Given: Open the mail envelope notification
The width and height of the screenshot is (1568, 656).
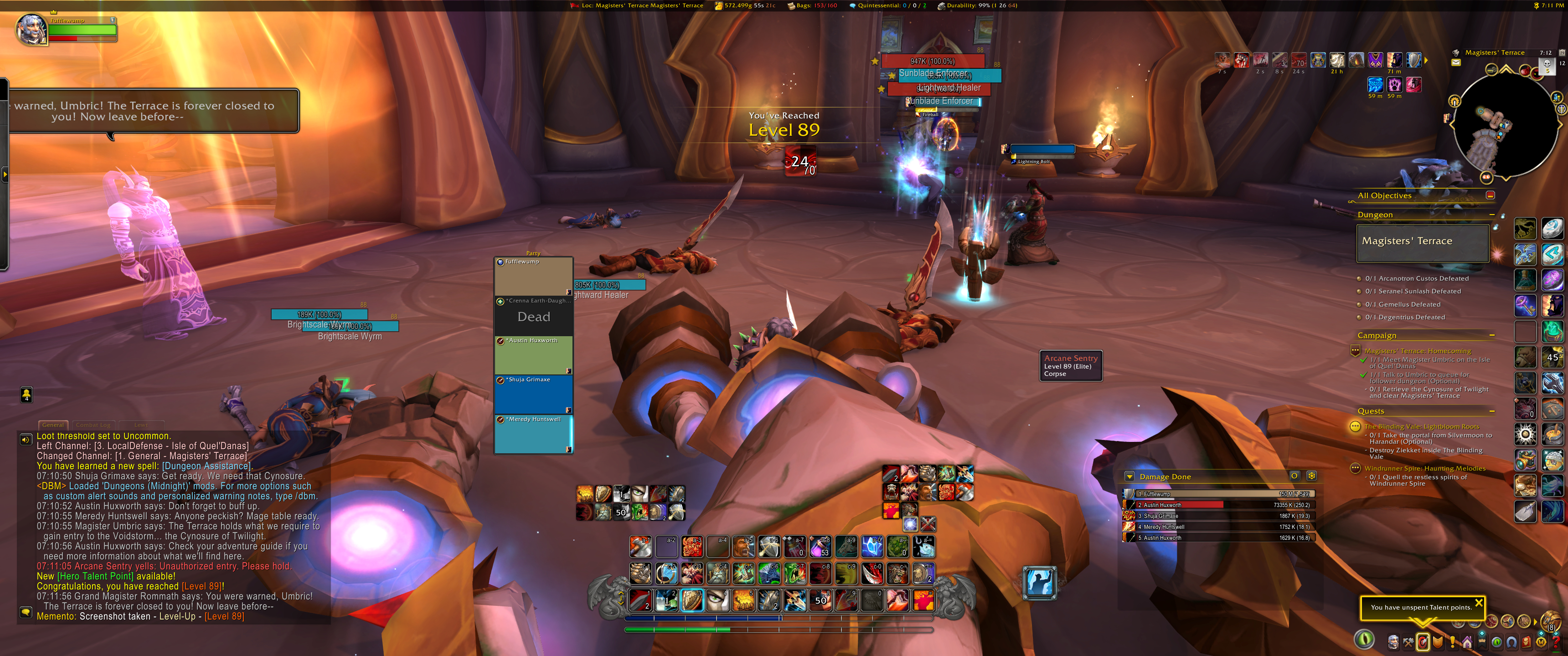Looking at the screenshot, I should [1455, 63].
